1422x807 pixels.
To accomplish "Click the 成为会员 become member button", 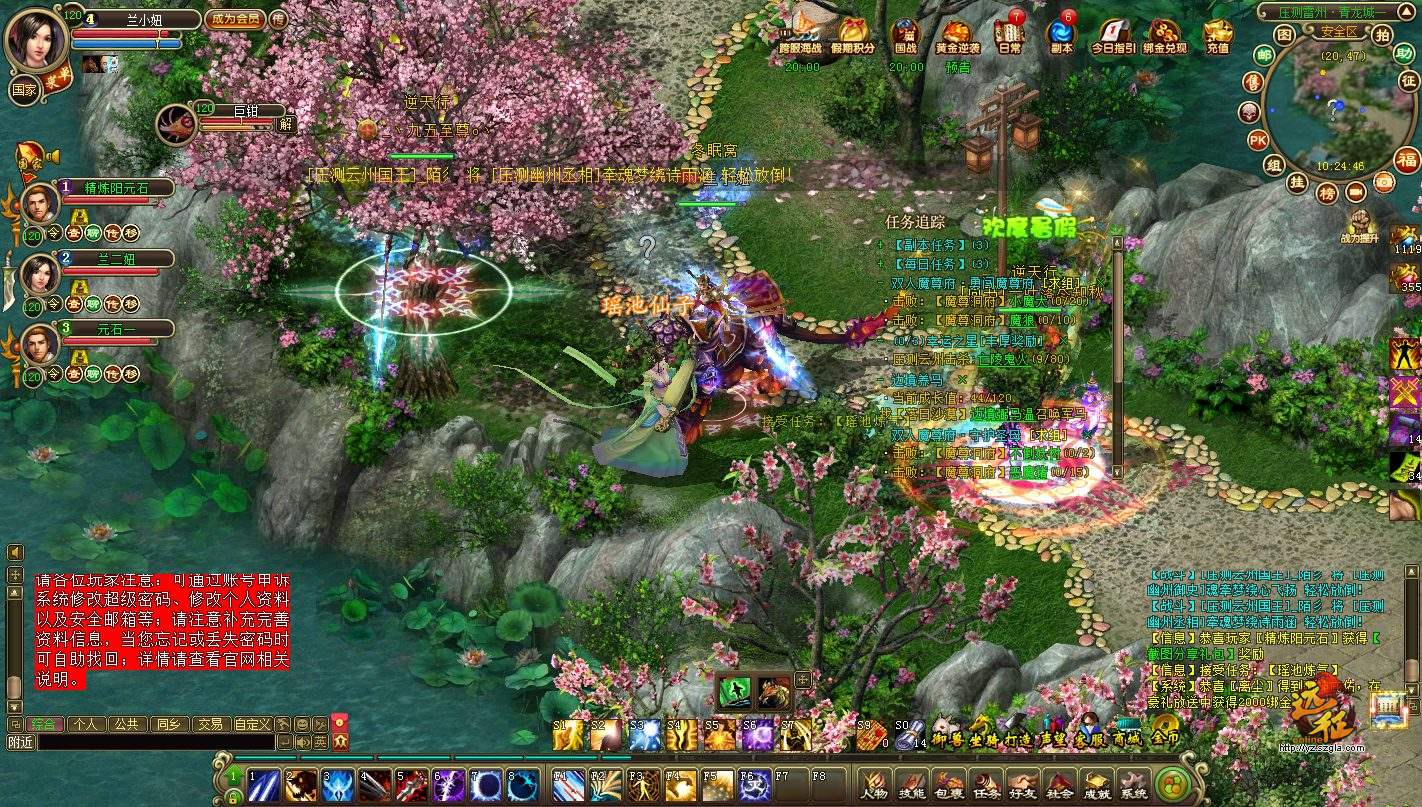I will [234, 18].
